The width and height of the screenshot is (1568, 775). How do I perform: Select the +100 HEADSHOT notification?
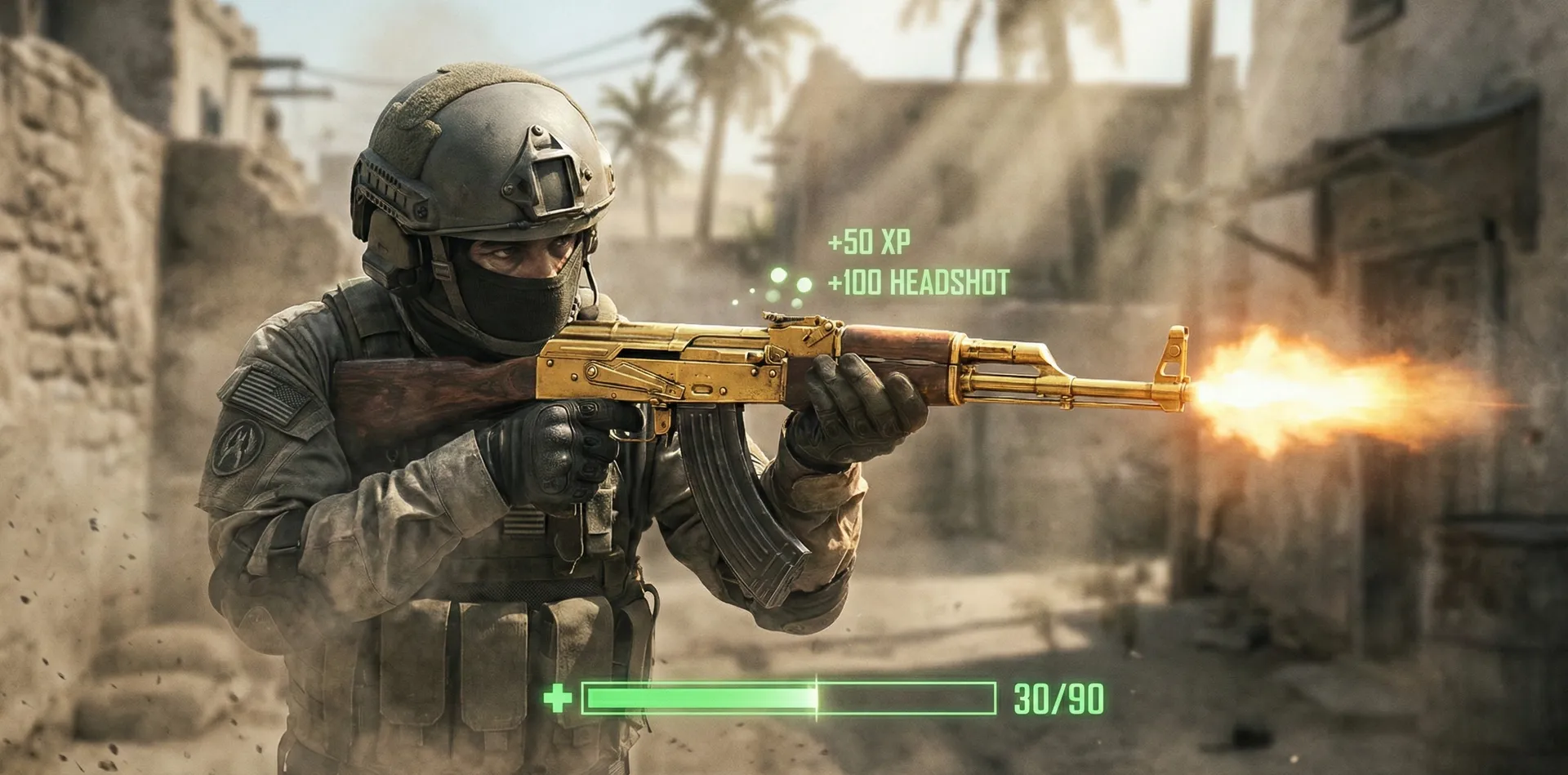pyautogui.click(x=919, y=283)
